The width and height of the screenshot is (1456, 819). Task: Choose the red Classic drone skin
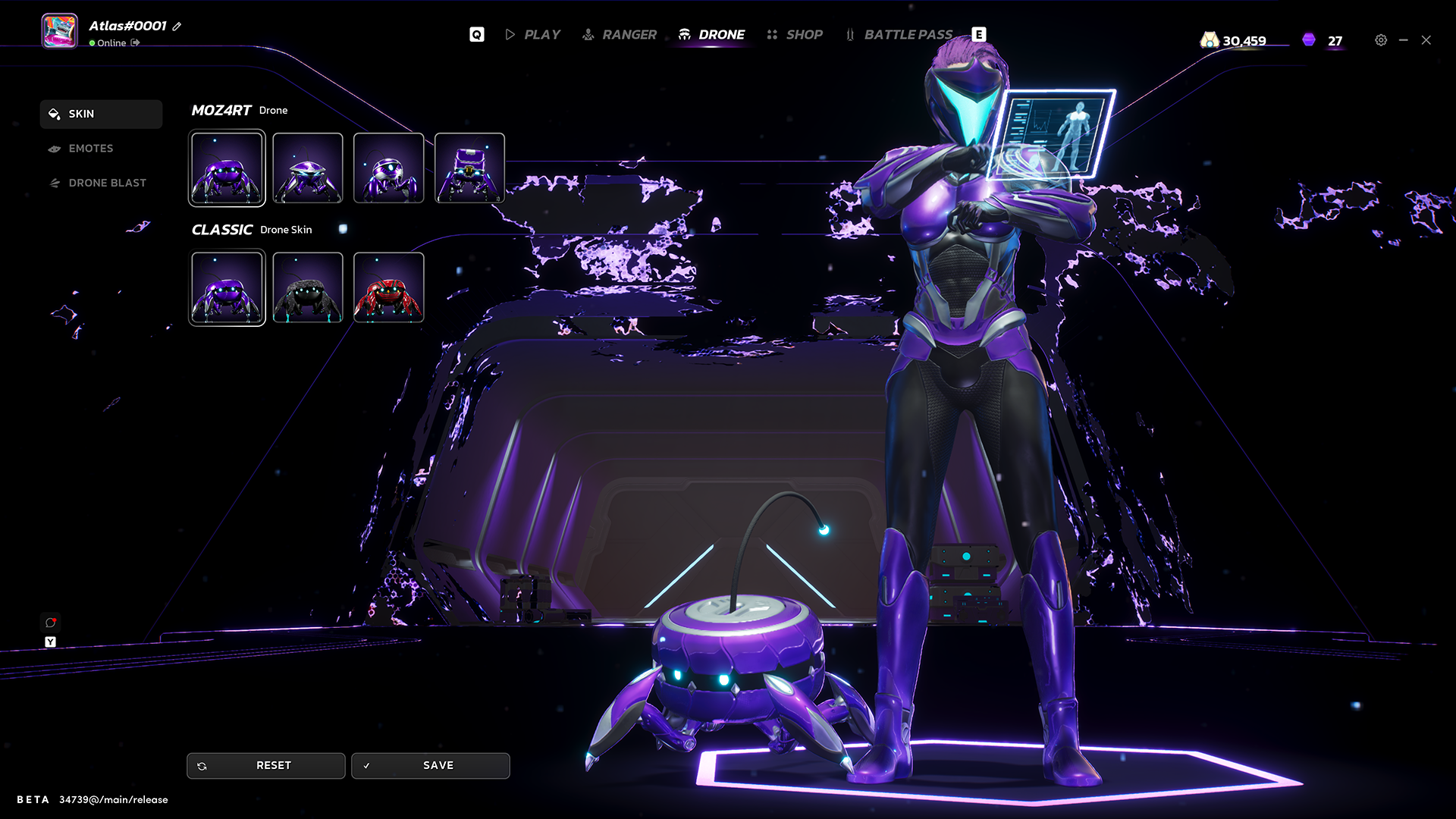pos(388,287)
